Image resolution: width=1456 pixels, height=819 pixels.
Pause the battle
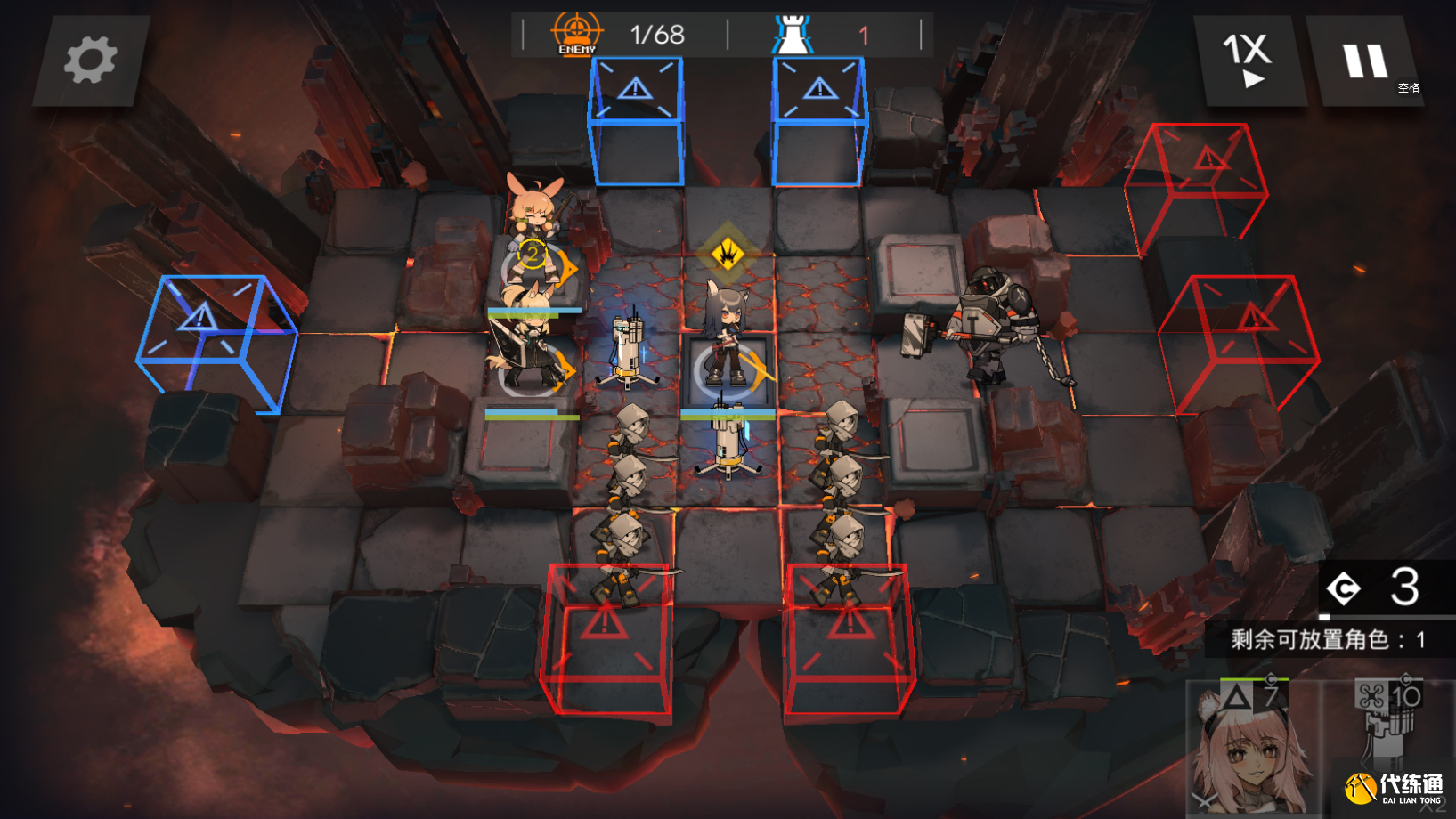(x=1365, y=61)
